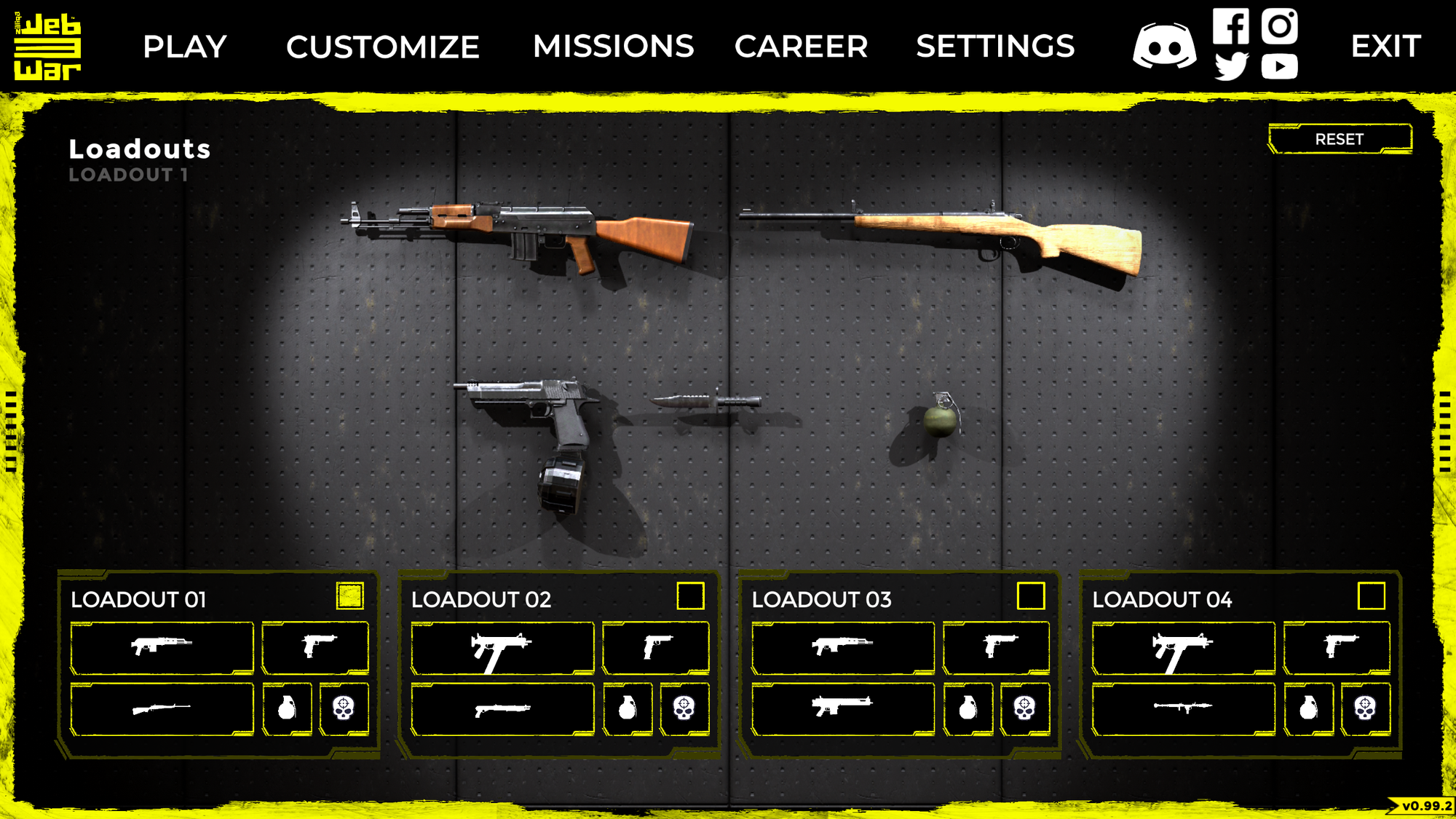Click Loadout 03 skull perk slot
This screenshot has height=819, width=1456.
[1024, 708]
